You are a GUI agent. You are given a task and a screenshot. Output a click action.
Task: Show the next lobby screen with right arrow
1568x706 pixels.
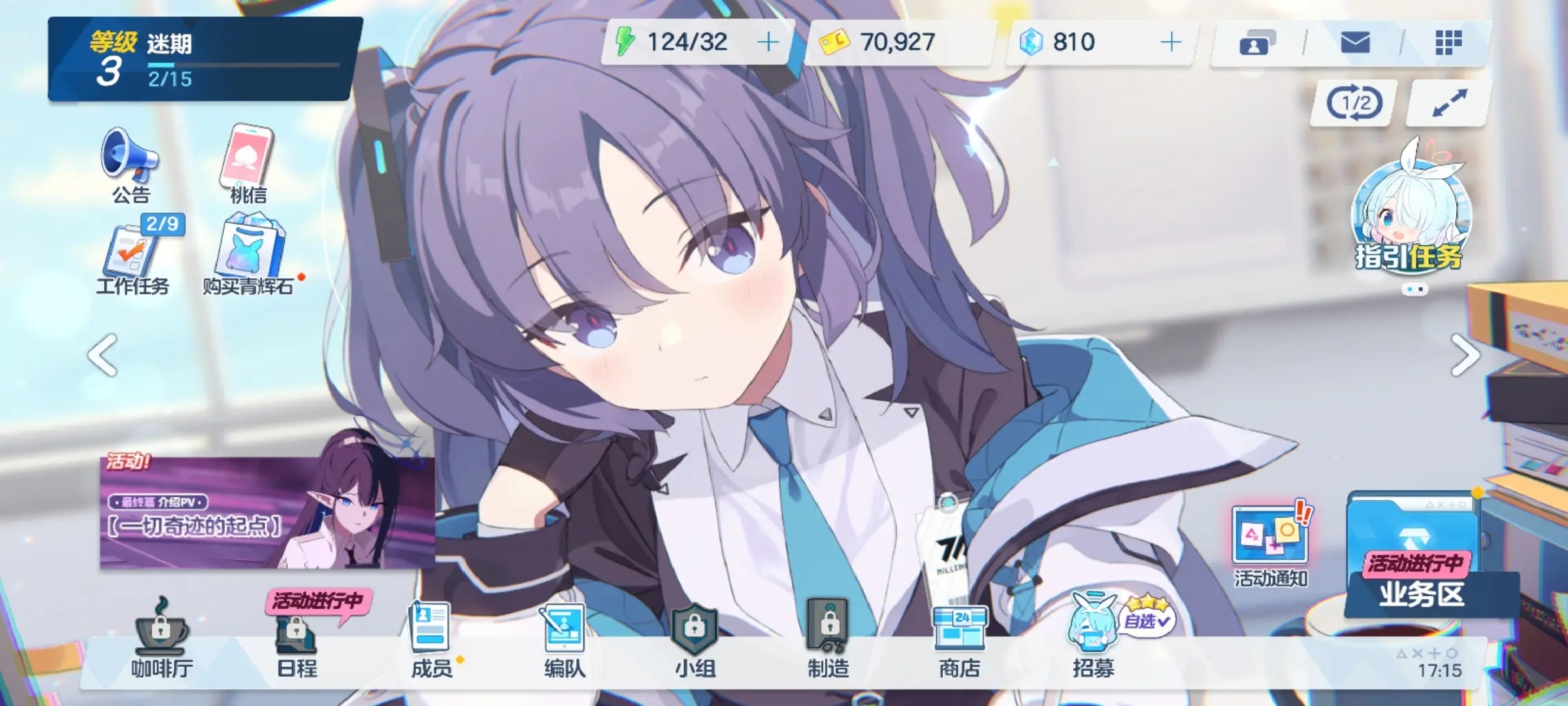point(1465,355)
